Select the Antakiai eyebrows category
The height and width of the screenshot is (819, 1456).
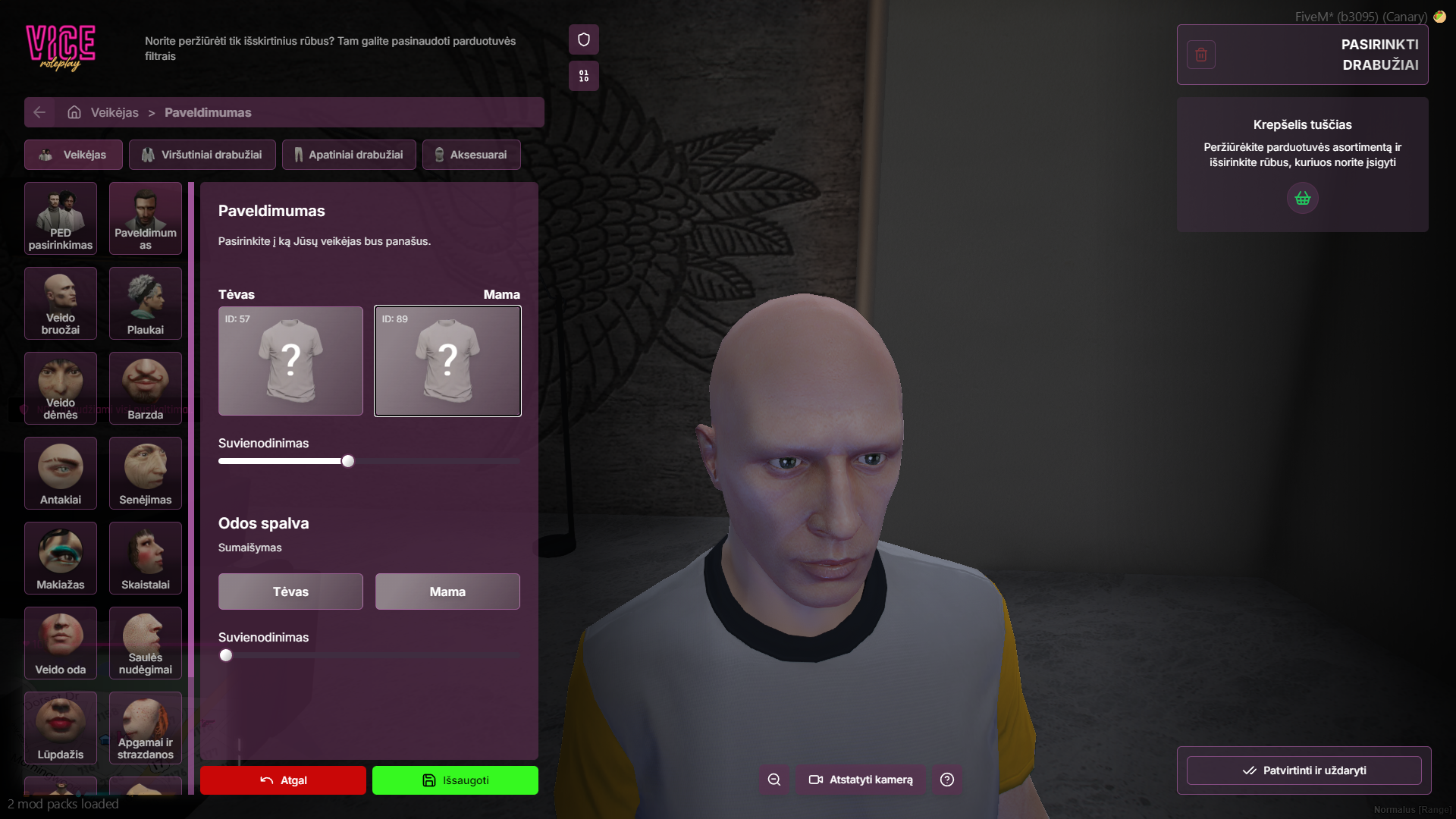point(61,473)
